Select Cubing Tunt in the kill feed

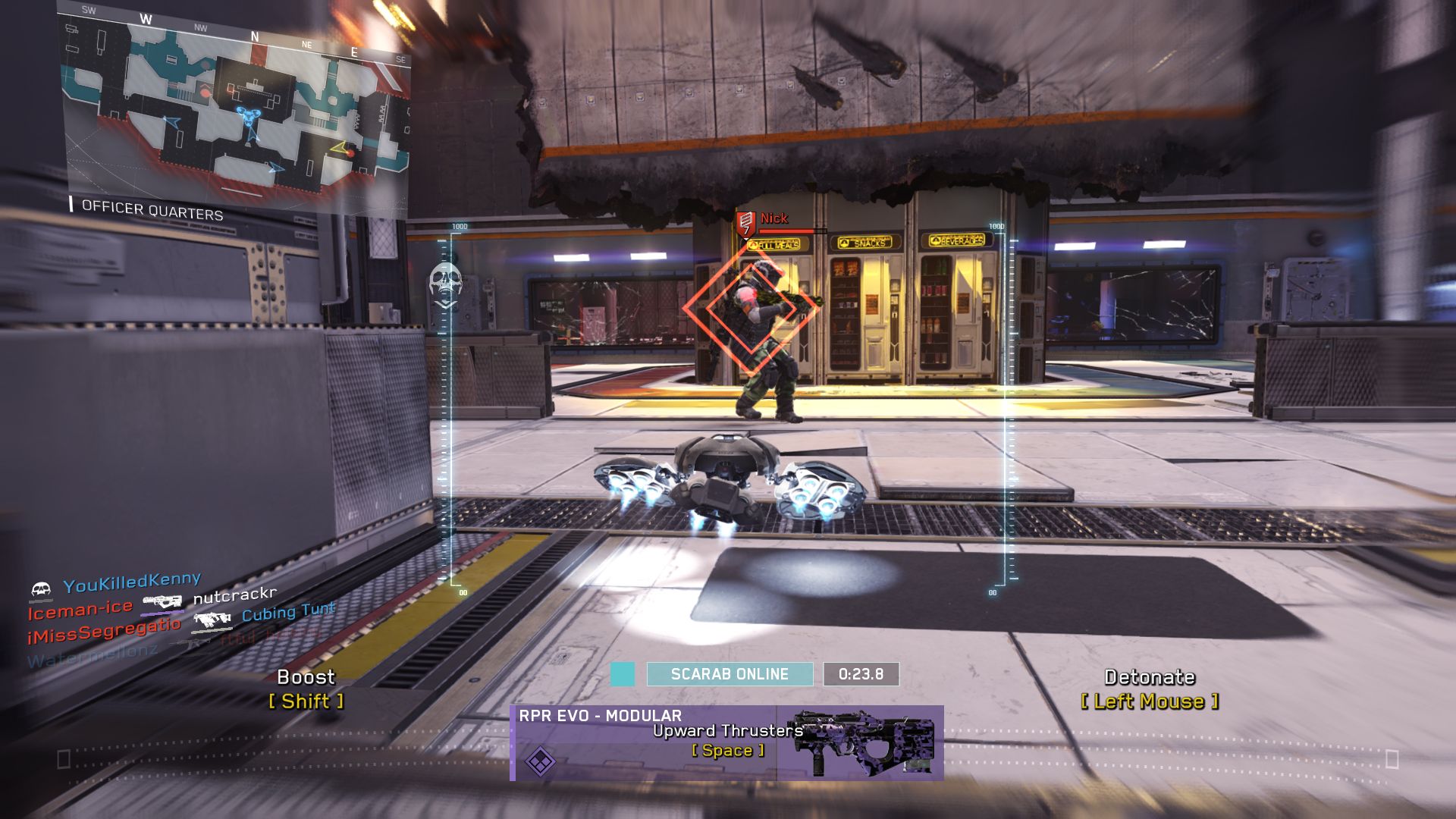coord(288,612)
